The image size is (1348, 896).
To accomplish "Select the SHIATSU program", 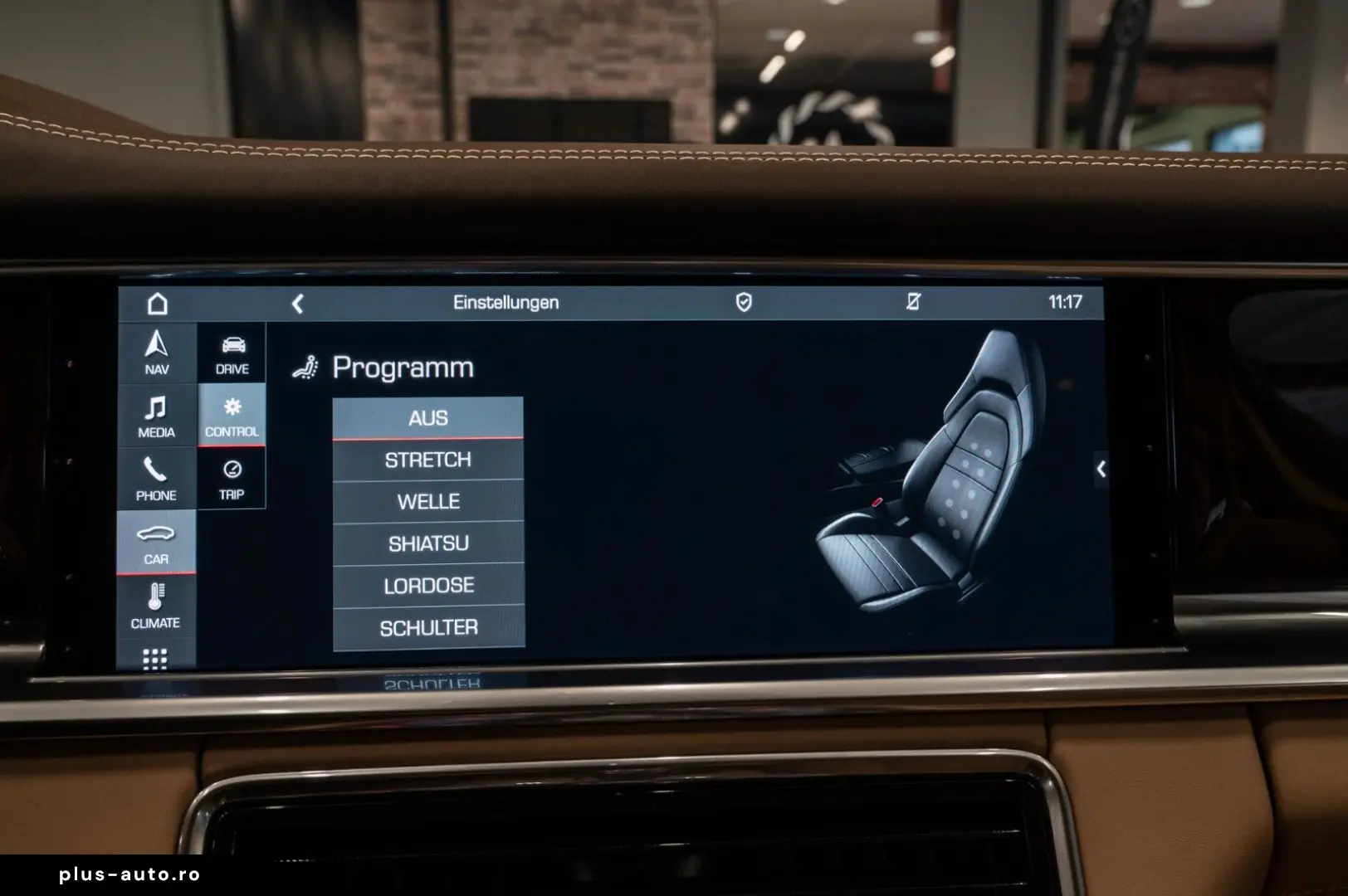I will (x=428, y=543).
